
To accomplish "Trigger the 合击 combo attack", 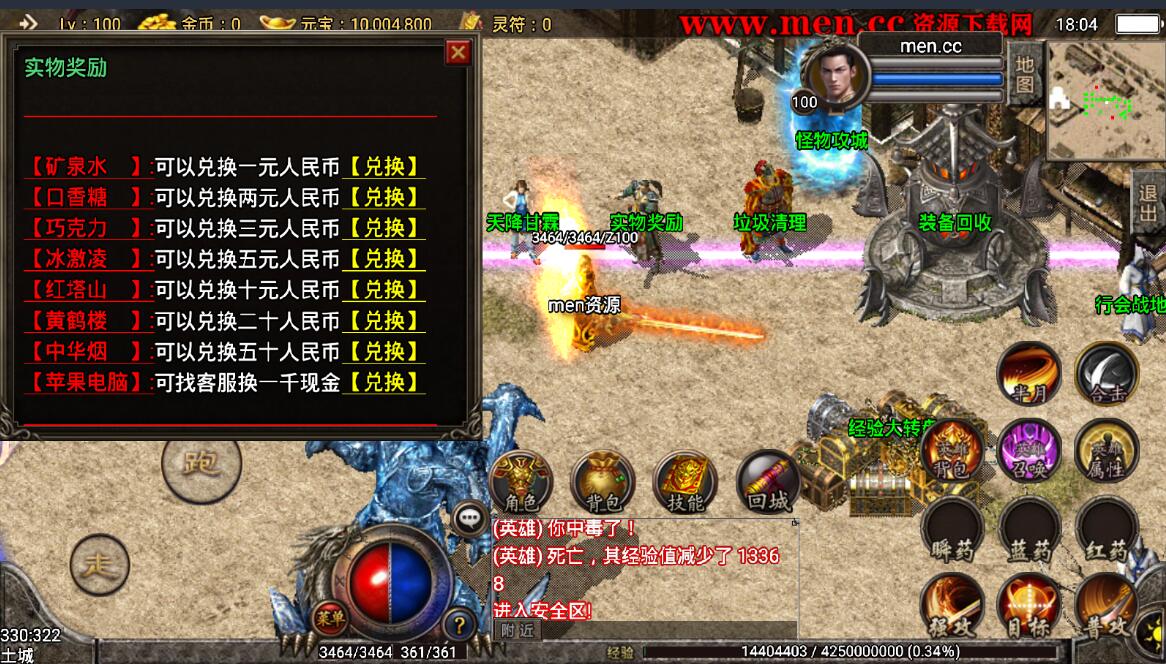I will [x=1106, y=374].
